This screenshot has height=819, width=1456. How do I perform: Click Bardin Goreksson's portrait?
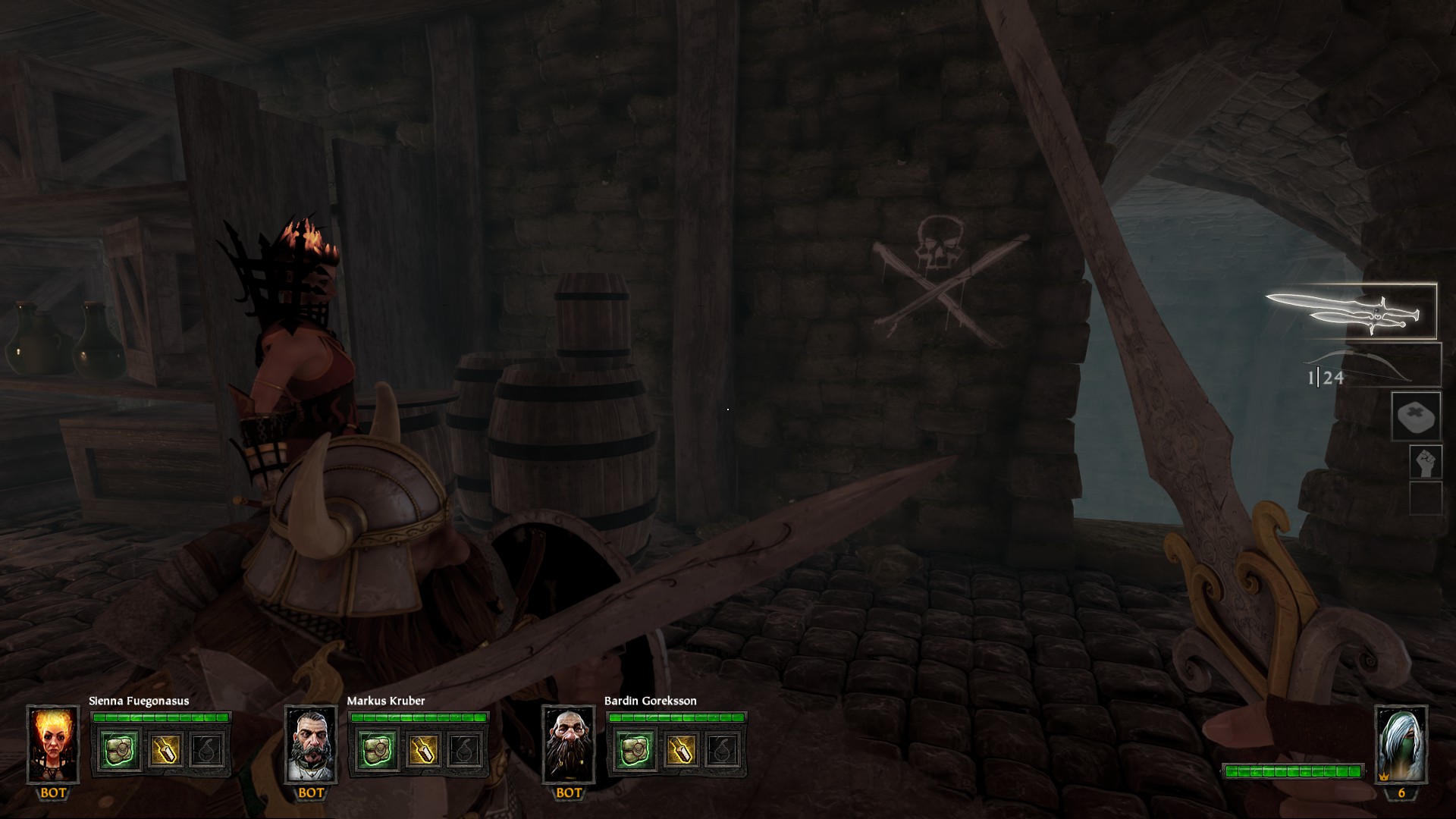[569, 745]
